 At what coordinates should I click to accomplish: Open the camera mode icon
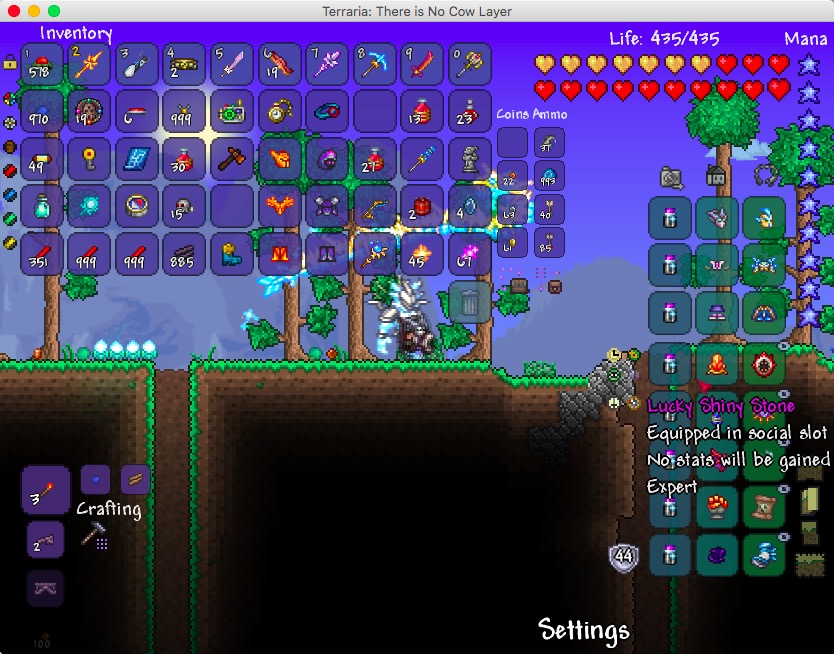(x=671, y=177)
